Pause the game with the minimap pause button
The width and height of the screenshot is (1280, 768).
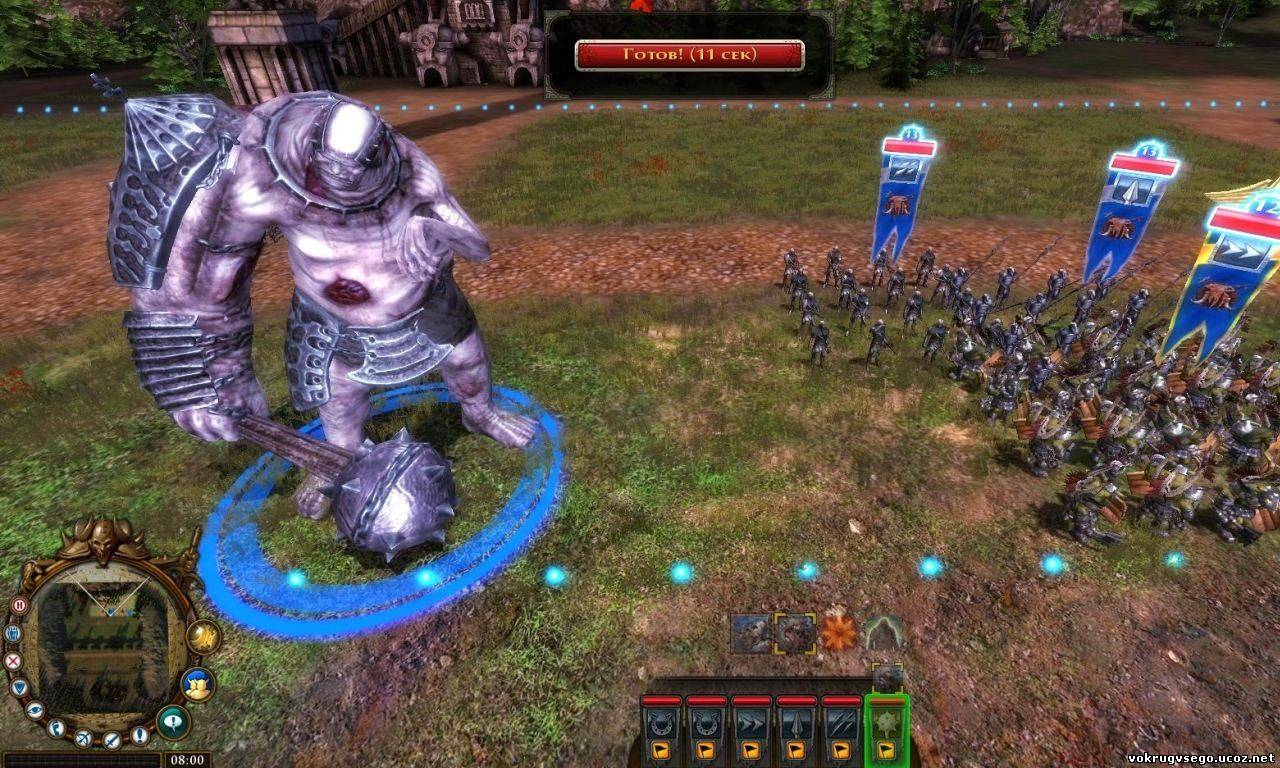[18, 606]
